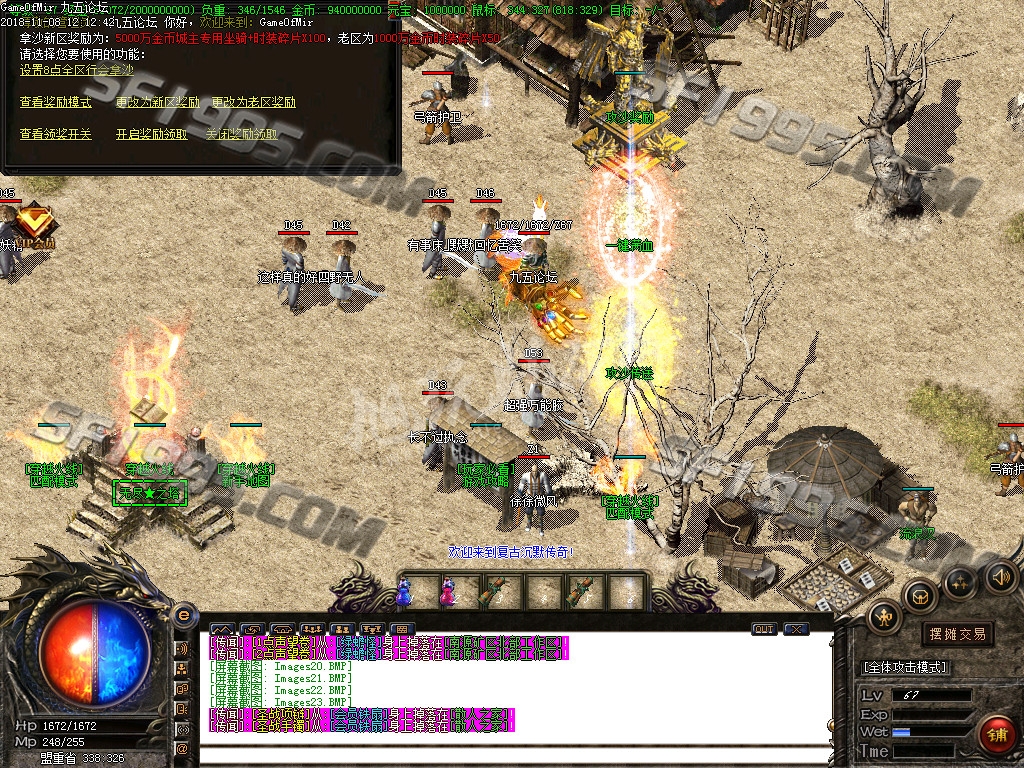Click the chat text input bar
1024x768 pixels.
point(515,755)
